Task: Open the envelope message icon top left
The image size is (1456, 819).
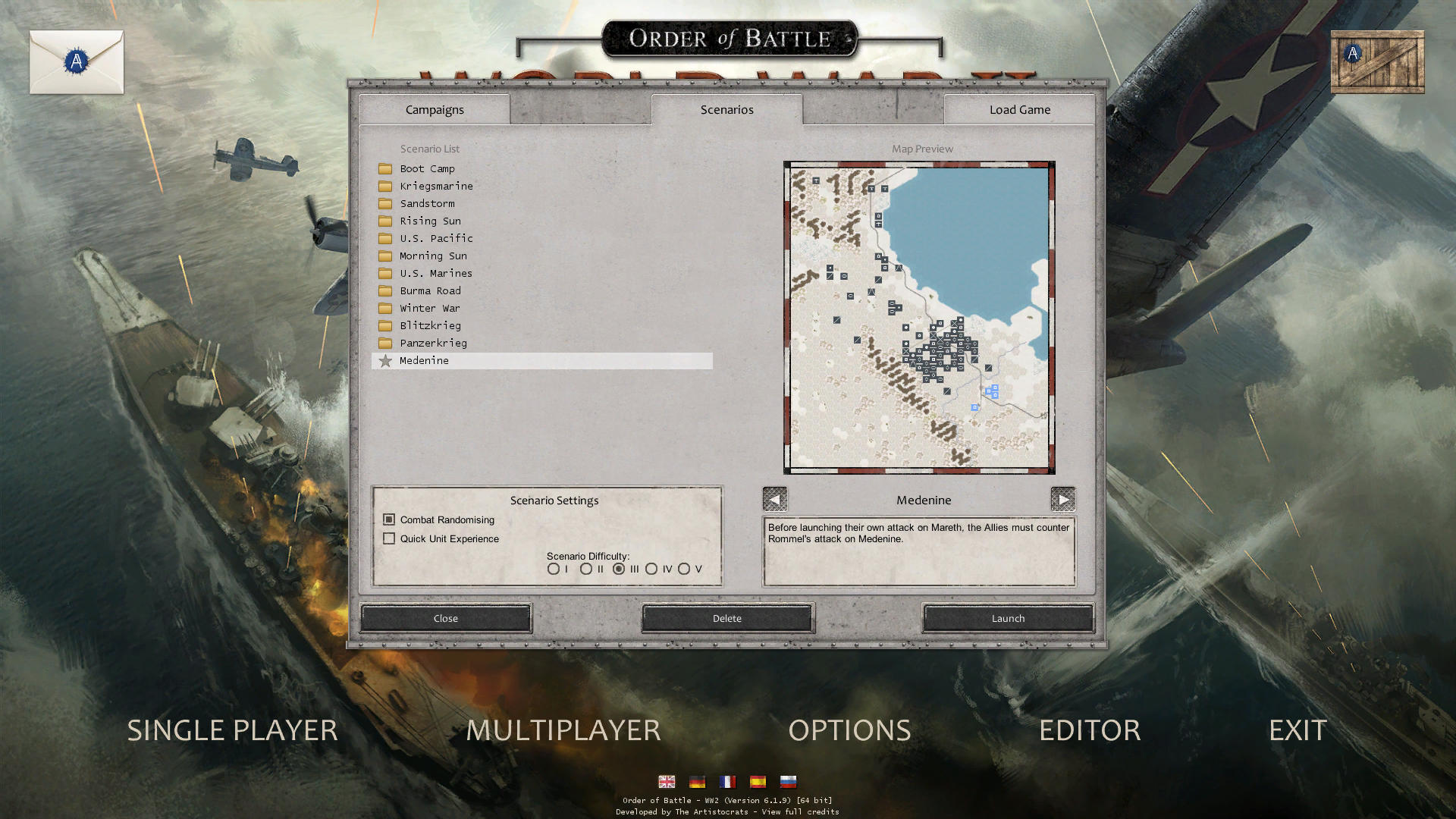Action: point(76,61)
